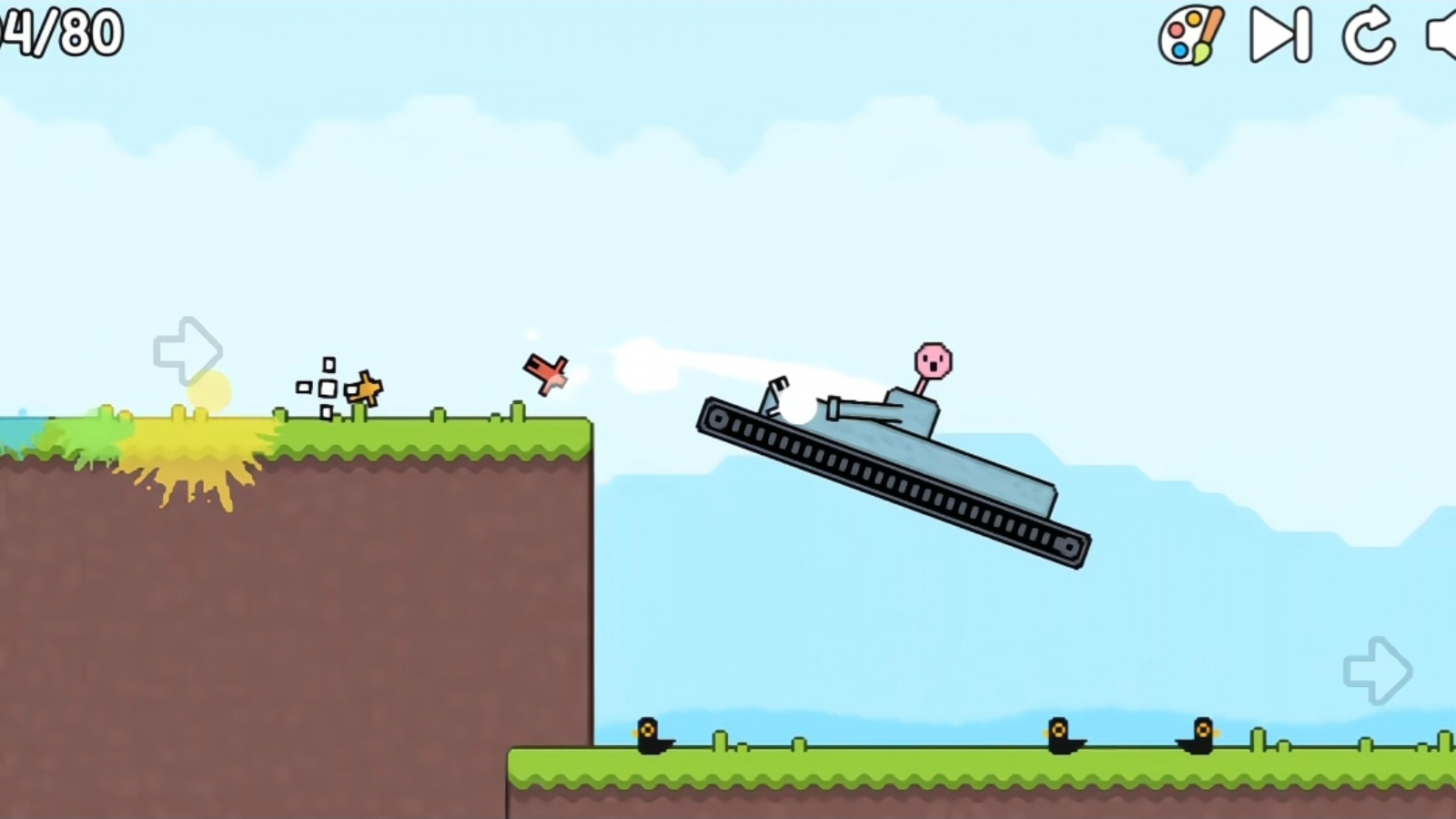
Task: Mute the game sound
Action: point(1442,36)
